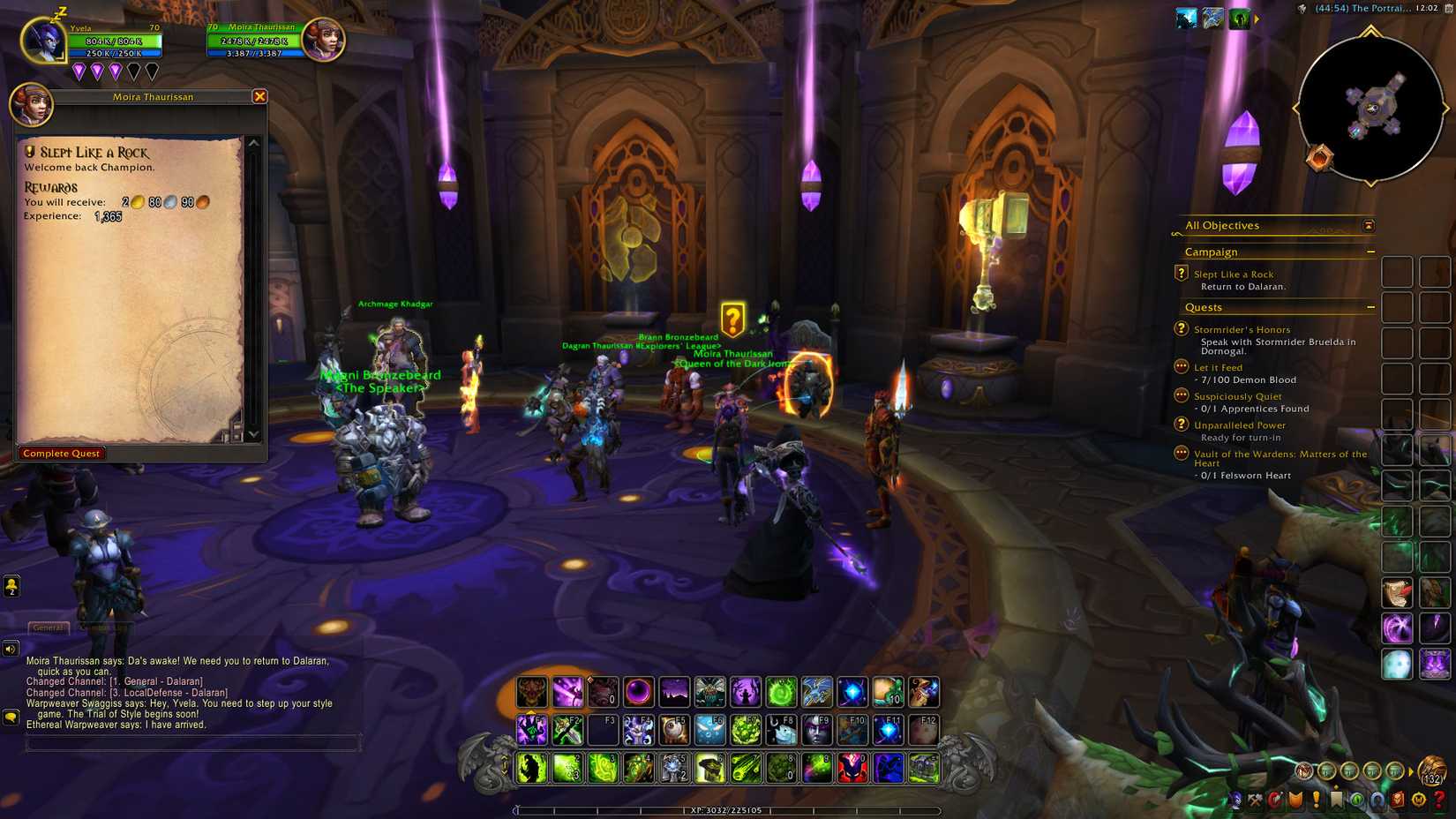Screen dimensions: 1456x819
Task: Click the red question mark Help icon
Action: [x=1437, y=799]
